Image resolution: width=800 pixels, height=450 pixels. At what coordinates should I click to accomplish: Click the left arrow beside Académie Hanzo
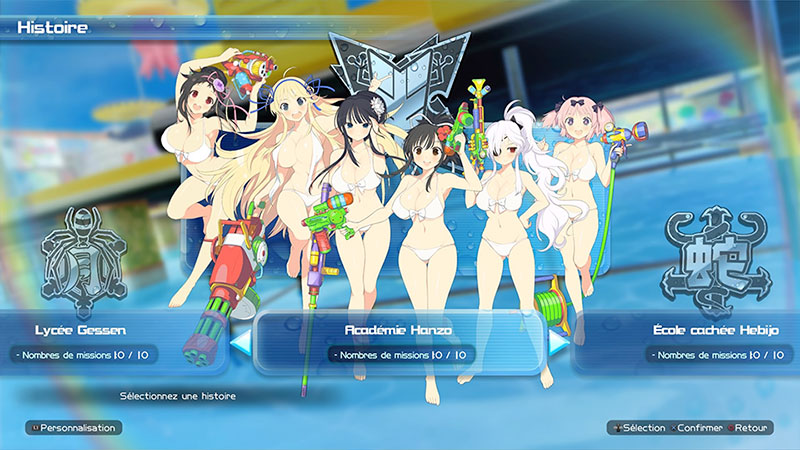[240, 341]
